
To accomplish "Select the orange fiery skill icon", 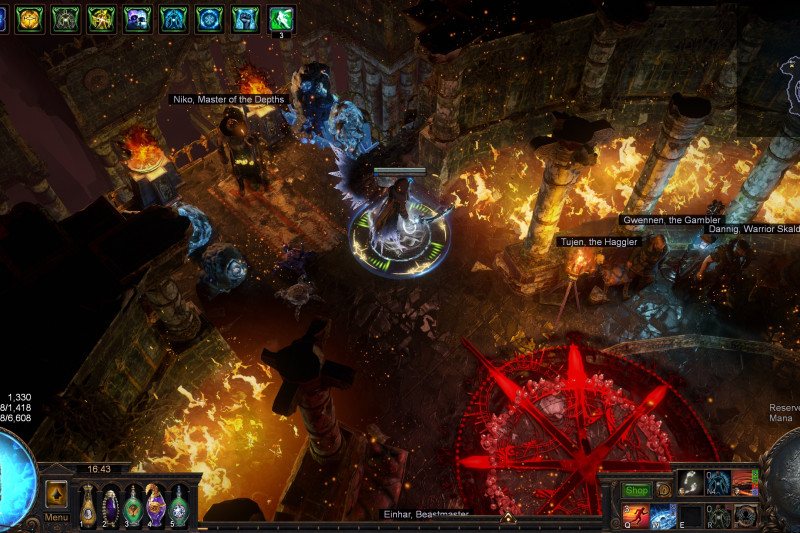I will (745, 482).
